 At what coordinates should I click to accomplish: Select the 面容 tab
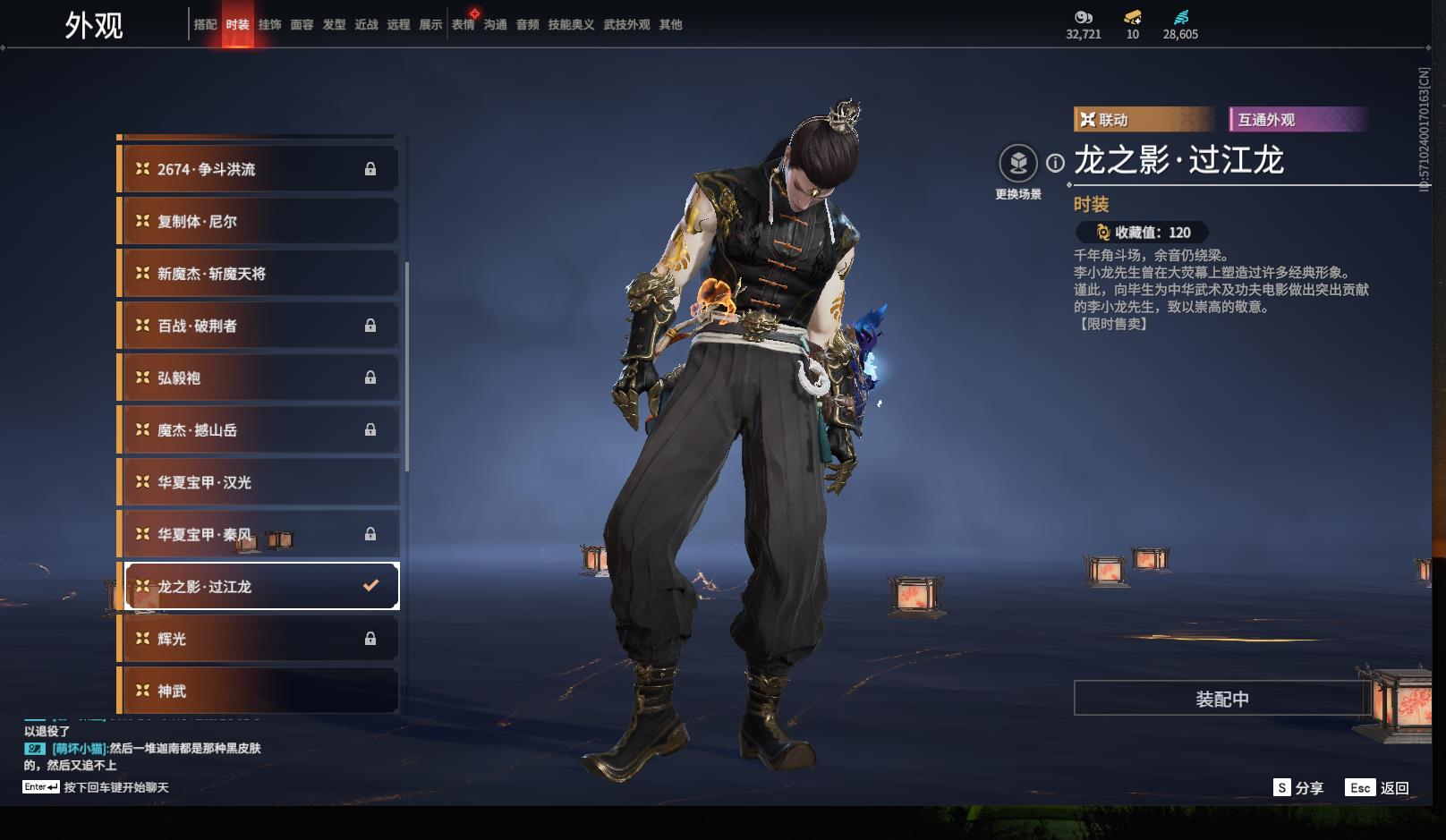pos(302,25)
